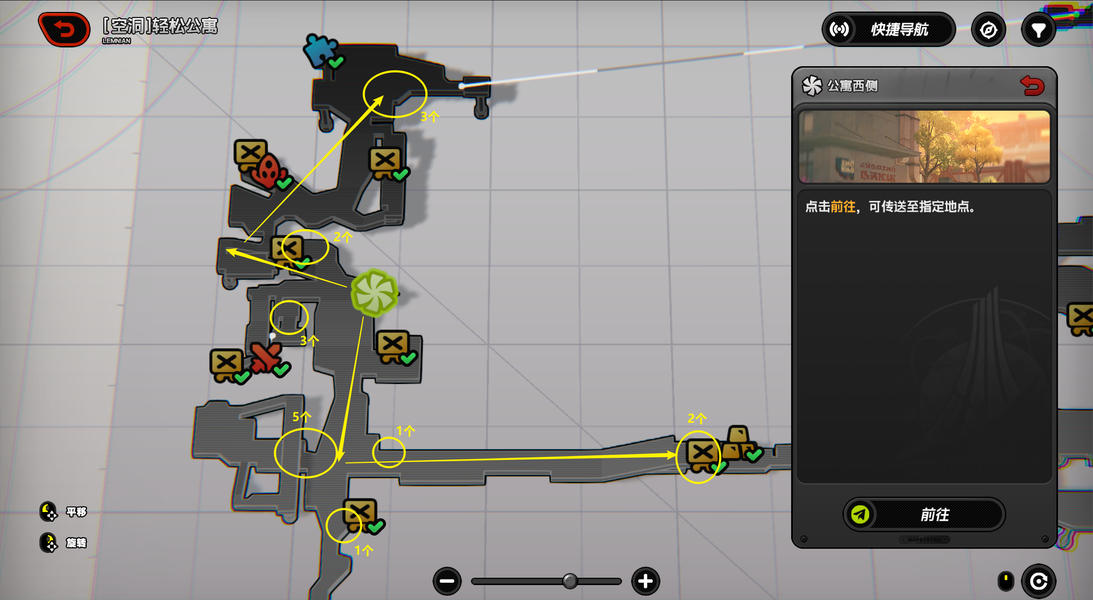Open 快捷导航 quick navigation
Viewport: 1093px width, 600px height.
[889, 29]
